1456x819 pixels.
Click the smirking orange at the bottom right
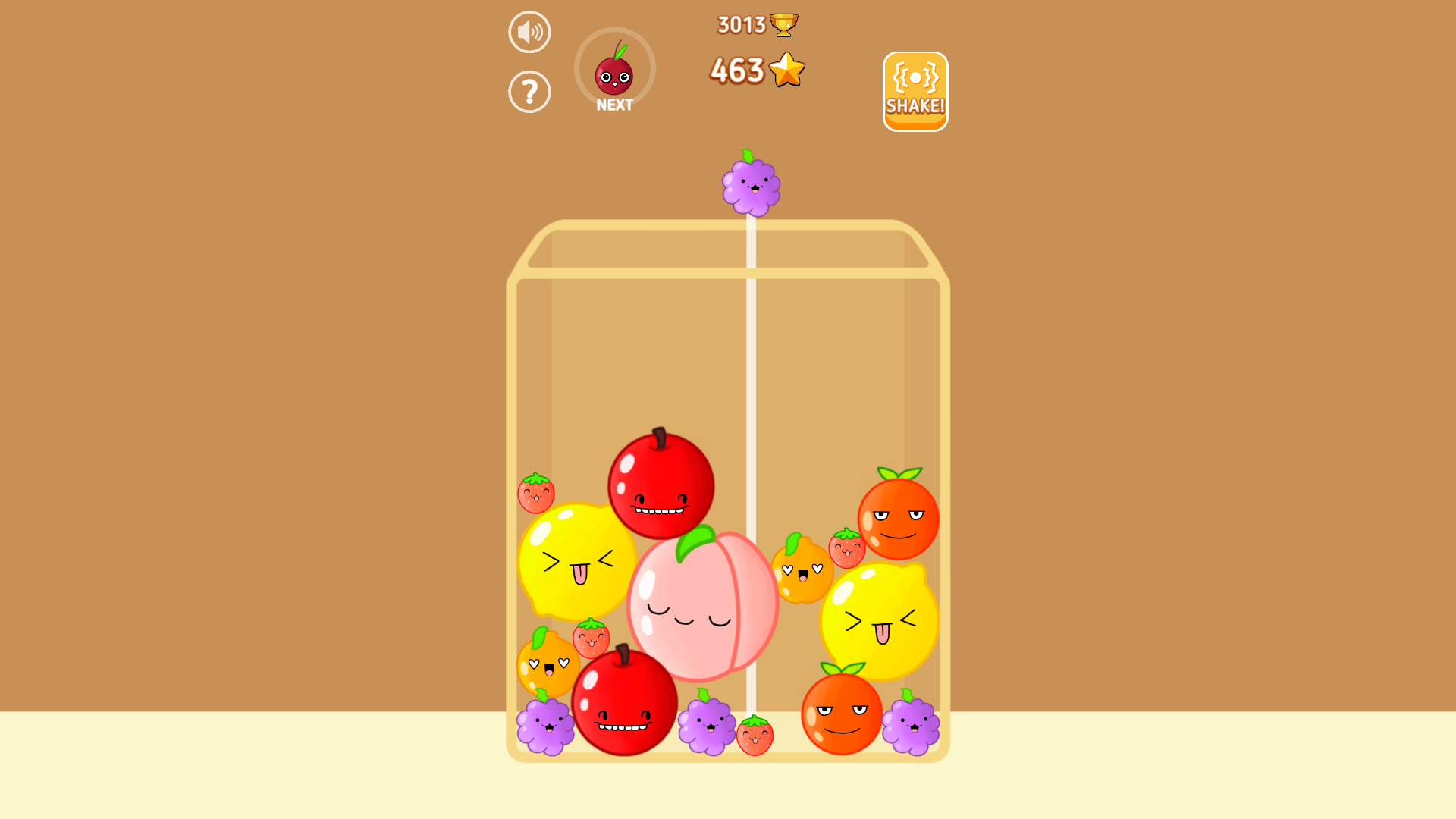pyautogui.click(x=842, y=717)
